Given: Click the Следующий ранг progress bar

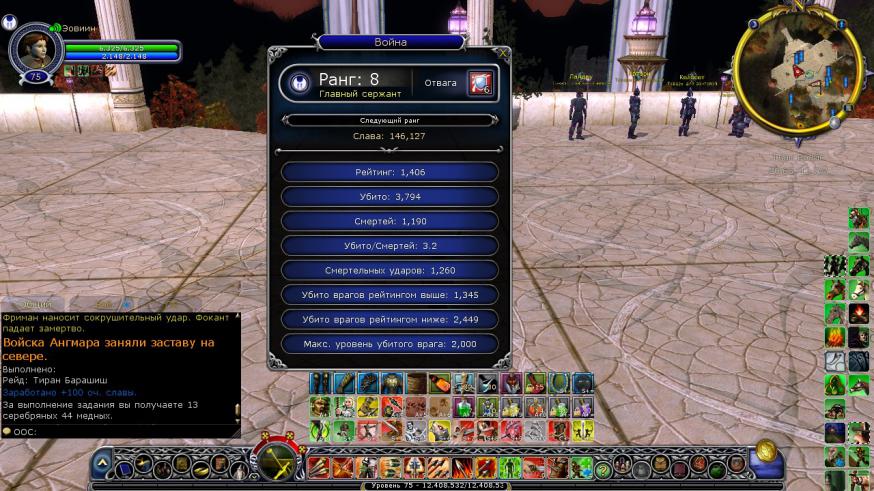Looking at the screenshot, I should (390, 120).
